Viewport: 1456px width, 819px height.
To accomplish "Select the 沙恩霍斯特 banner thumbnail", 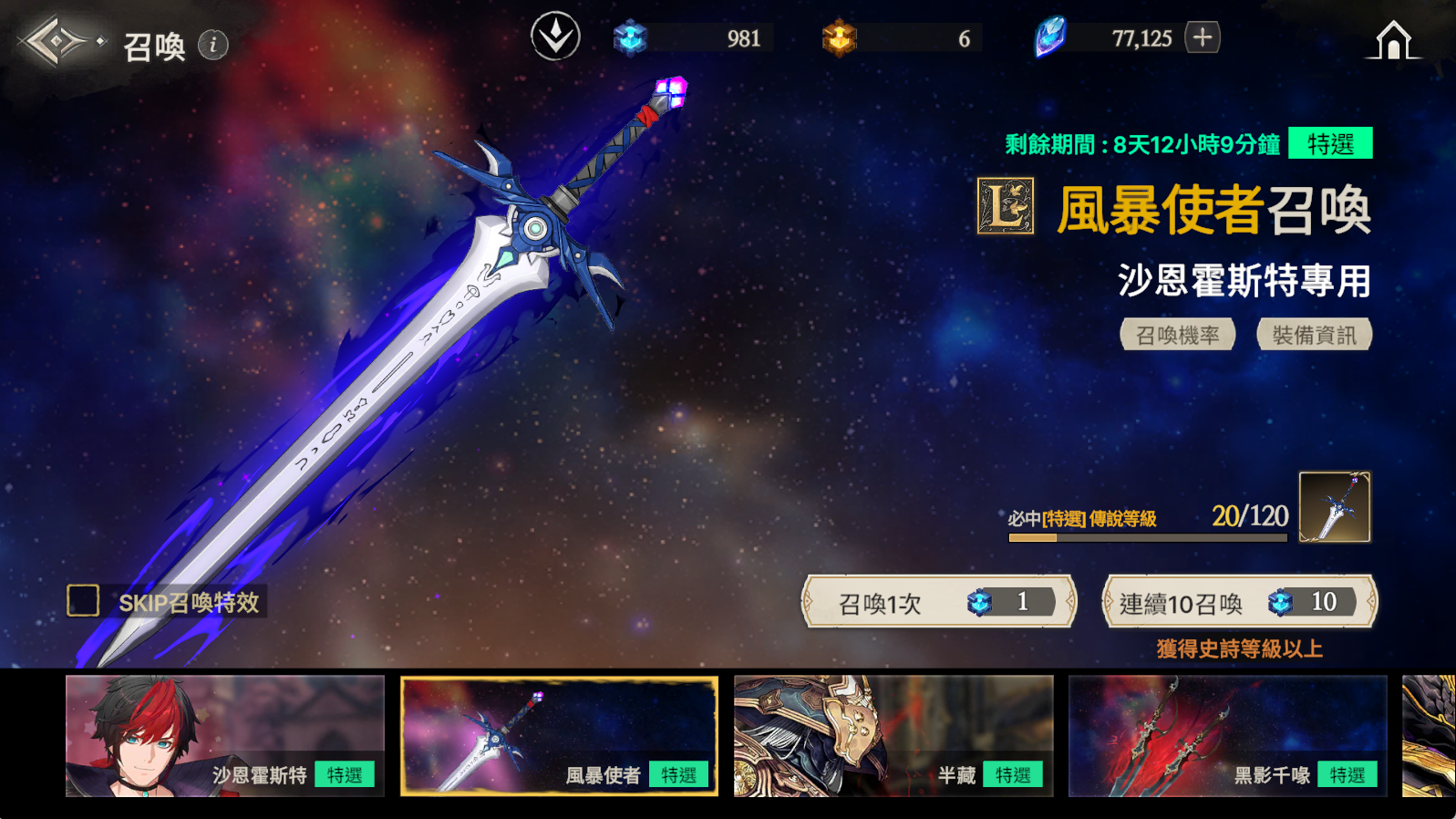I will [x=225, y=736].
